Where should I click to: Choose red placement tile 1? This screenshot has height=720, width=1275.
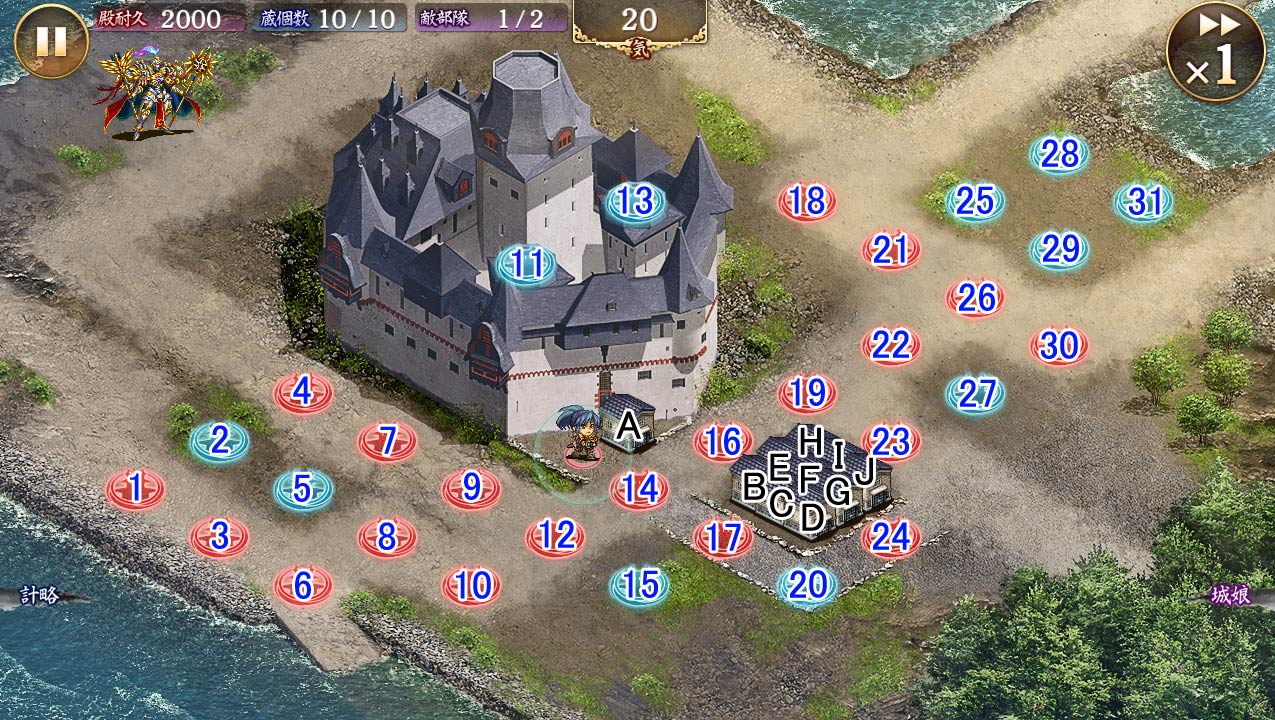136,489
